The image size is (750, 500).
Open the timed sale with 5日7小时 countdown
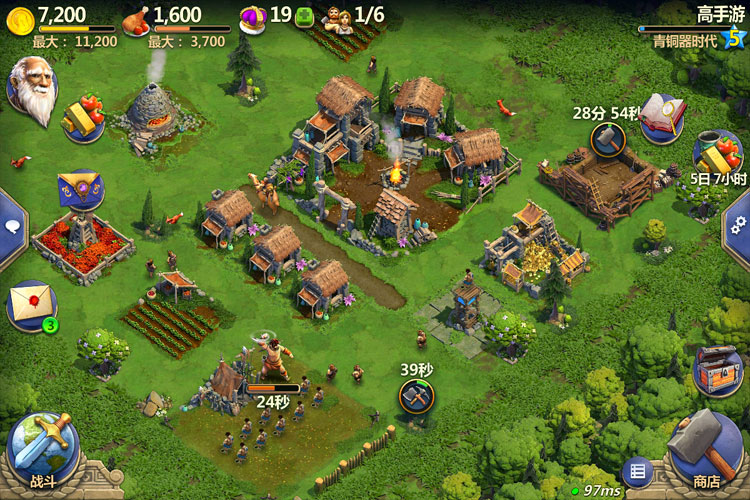(717, 154)
